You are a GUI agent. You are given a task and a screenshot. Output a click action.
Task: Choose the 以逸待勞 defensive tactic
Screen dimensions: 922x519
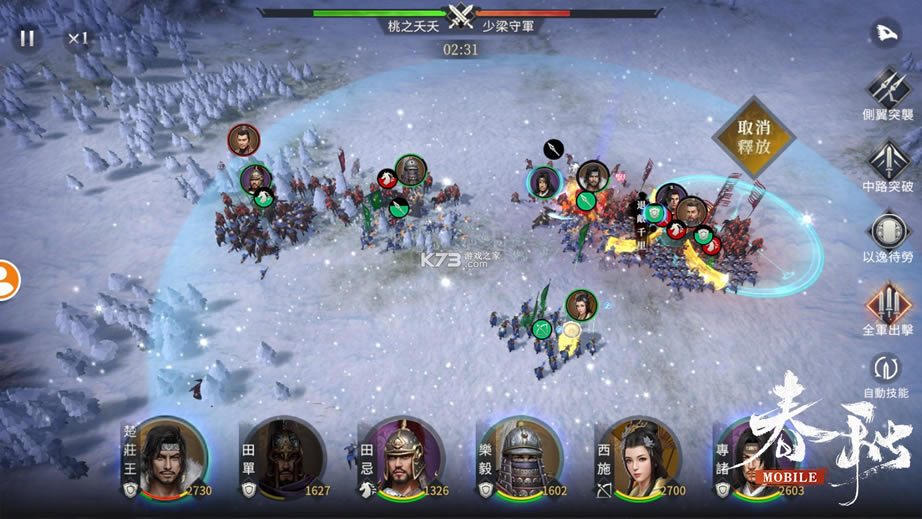[887, 232]
